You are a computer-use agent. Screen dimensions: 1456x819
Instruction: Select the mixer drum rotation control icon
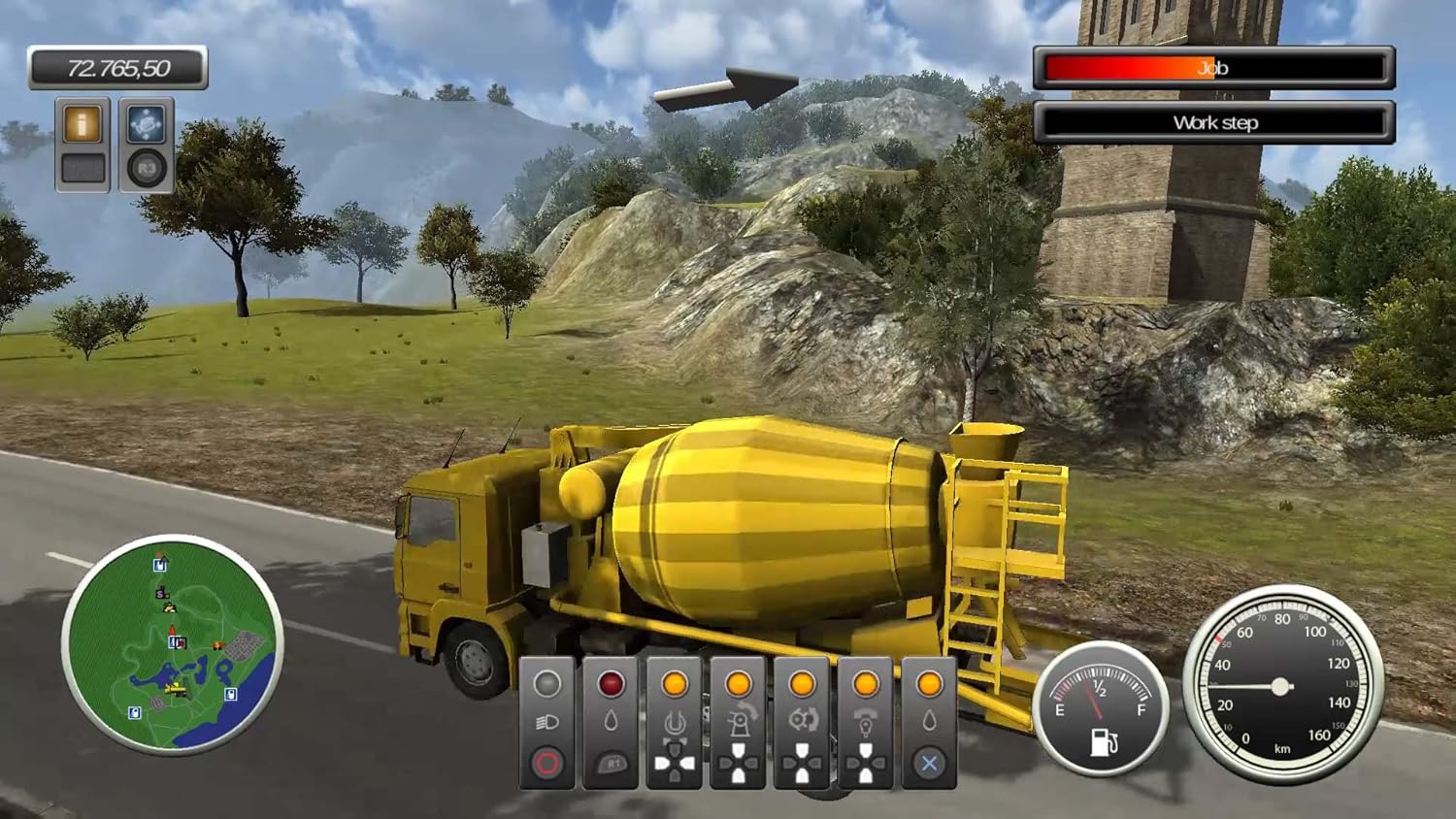tap(676, 722)
